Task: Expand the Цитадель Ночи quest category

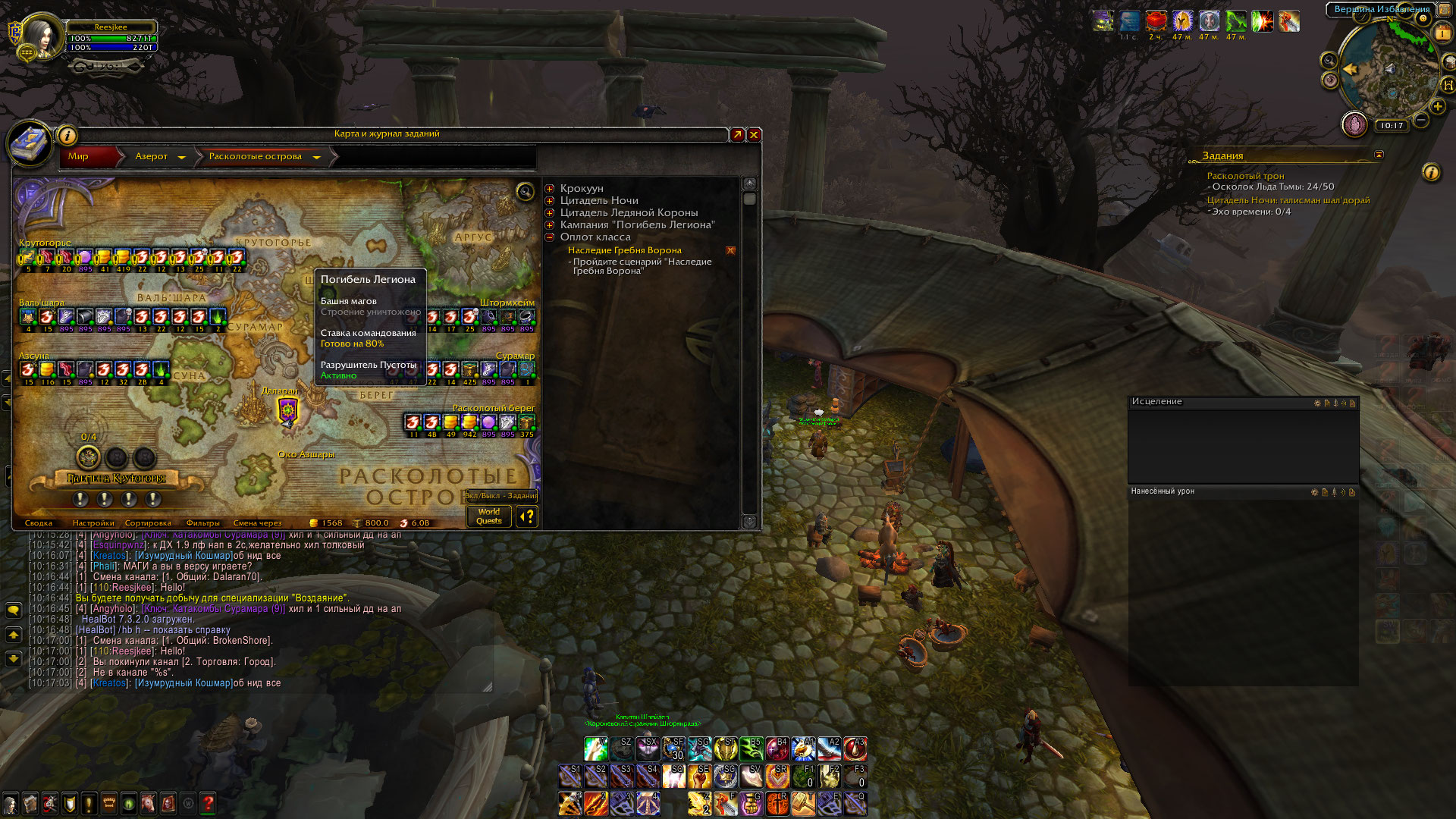Action: click(x=550, y=201)
